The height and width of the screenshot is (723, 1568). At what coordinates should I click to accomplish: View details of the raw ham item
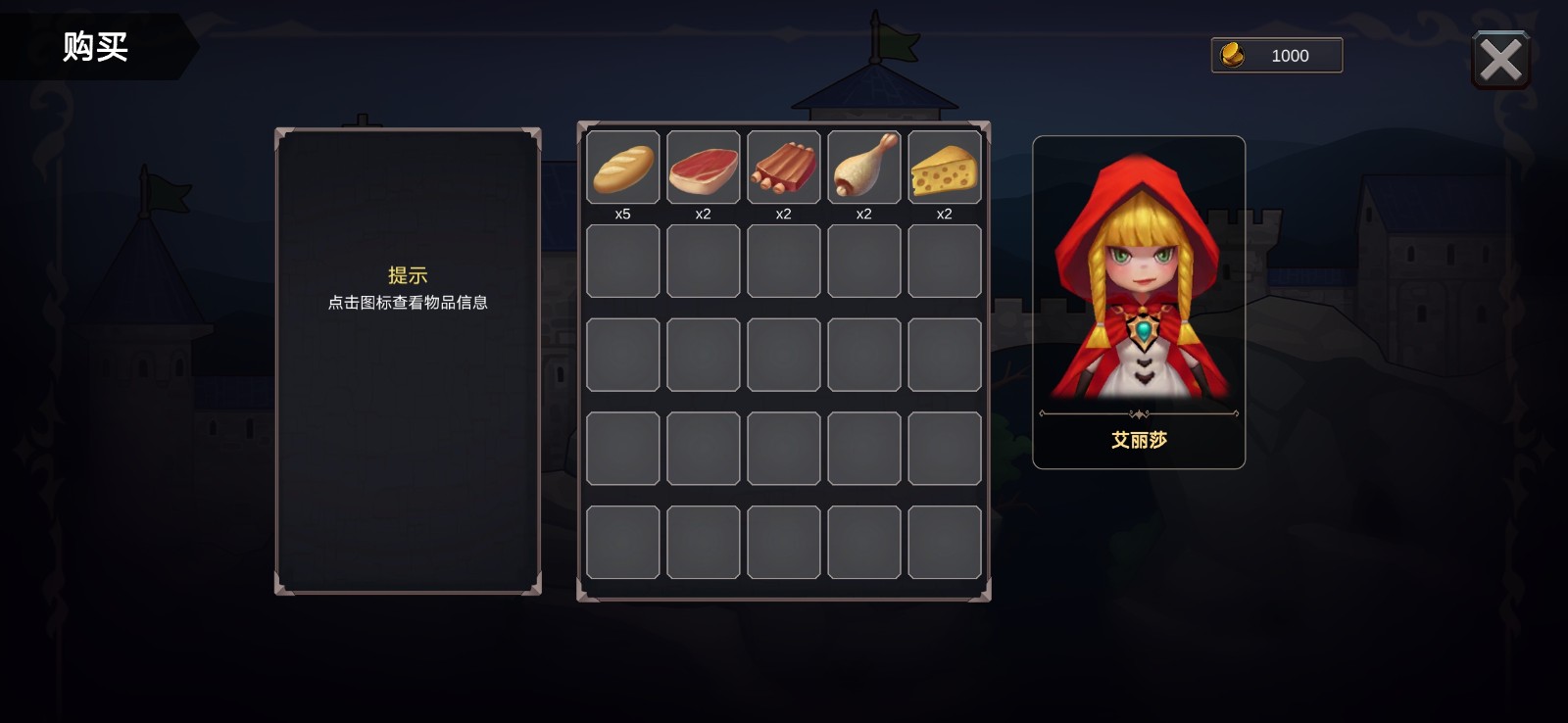pyautogui.click(x=703, y=169)
